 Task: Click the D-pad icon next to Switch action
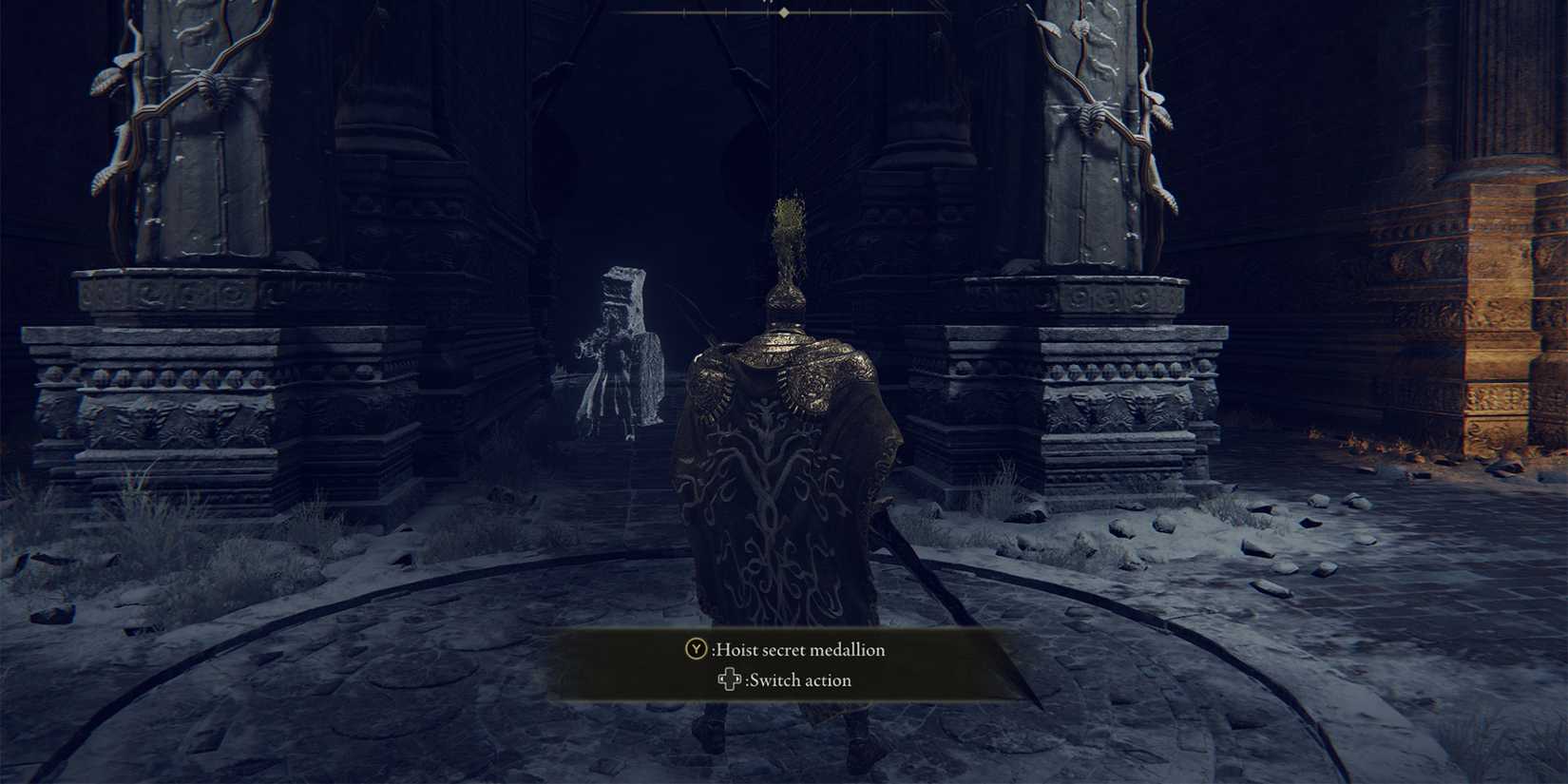click(729, 680)
